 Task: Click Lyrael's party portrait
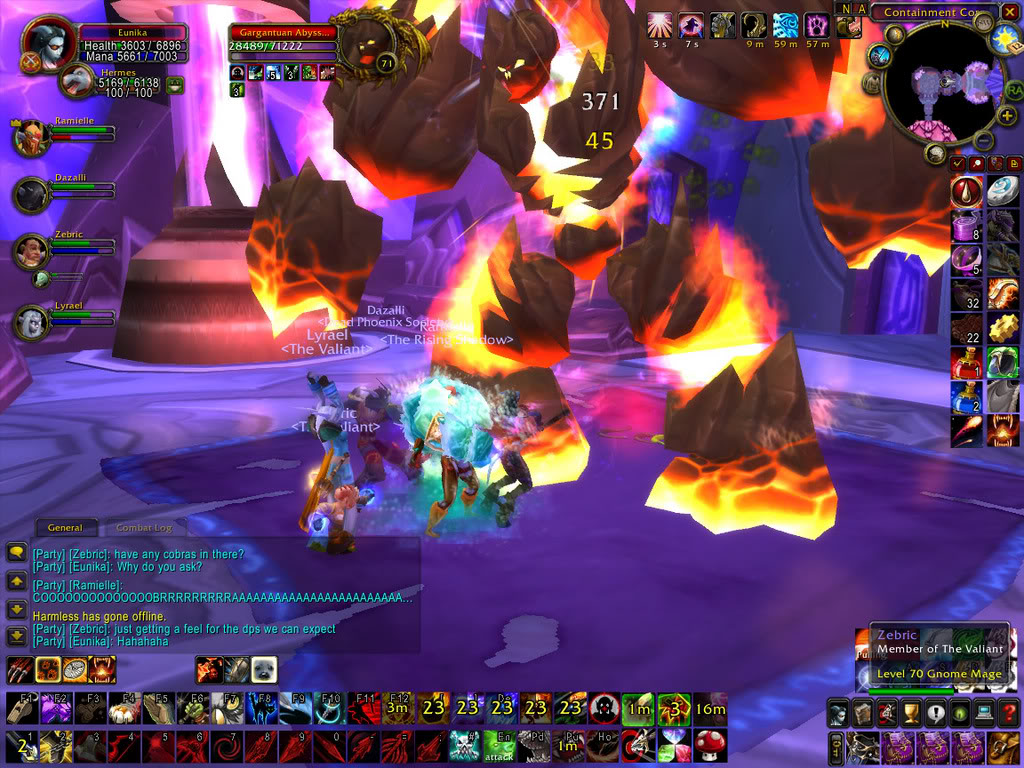point(31,322)
